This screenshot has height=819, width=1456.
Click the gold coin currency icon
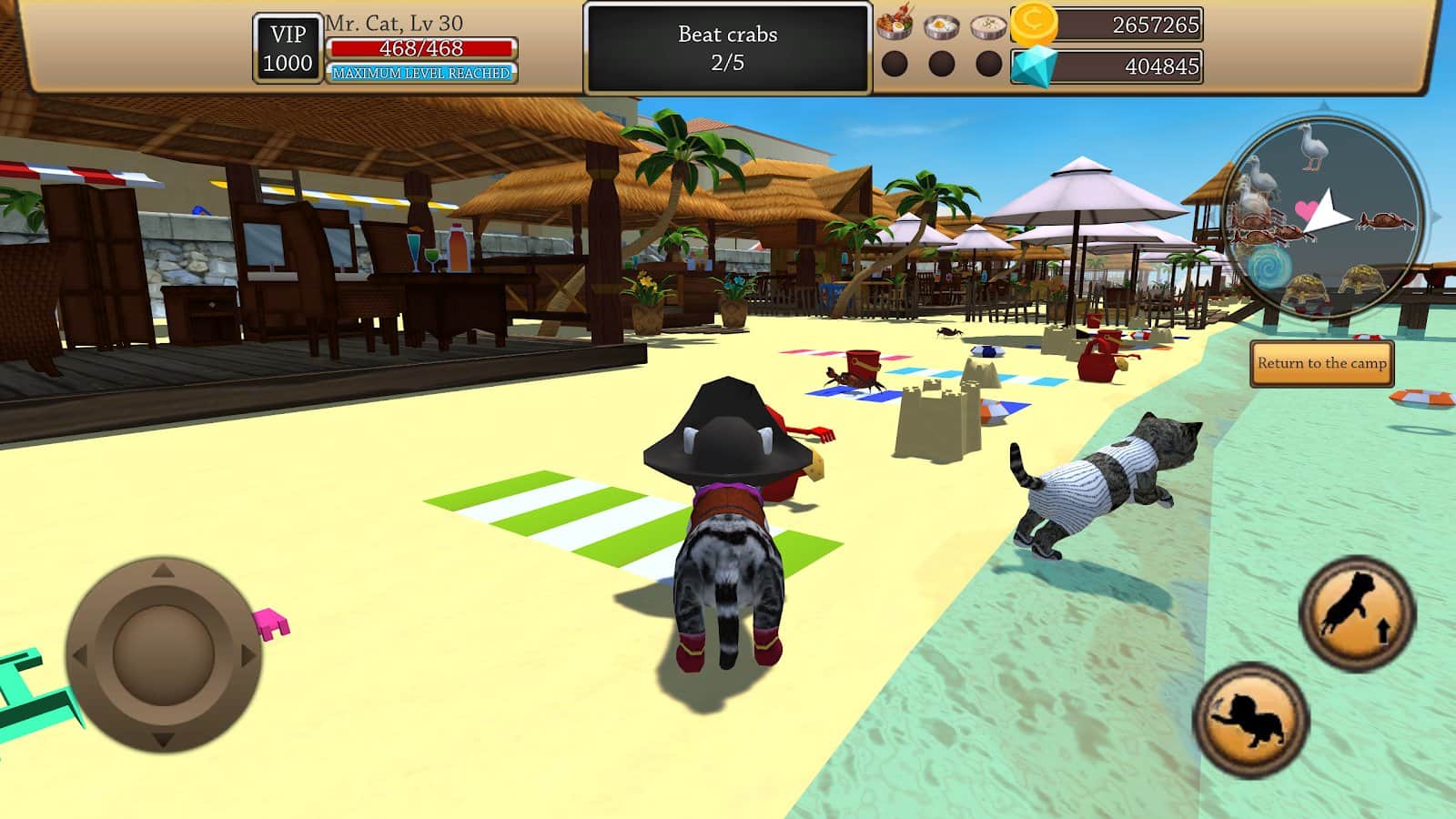(x=1034, y=24)
